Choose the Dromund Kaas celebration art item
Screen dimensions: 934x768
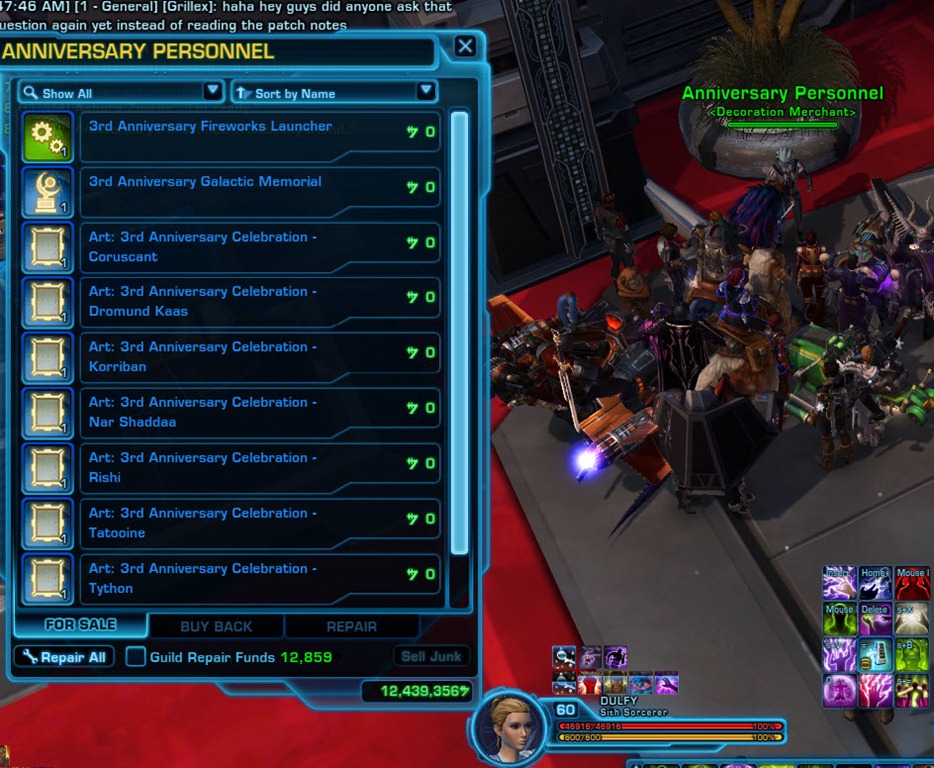(259, 301)
